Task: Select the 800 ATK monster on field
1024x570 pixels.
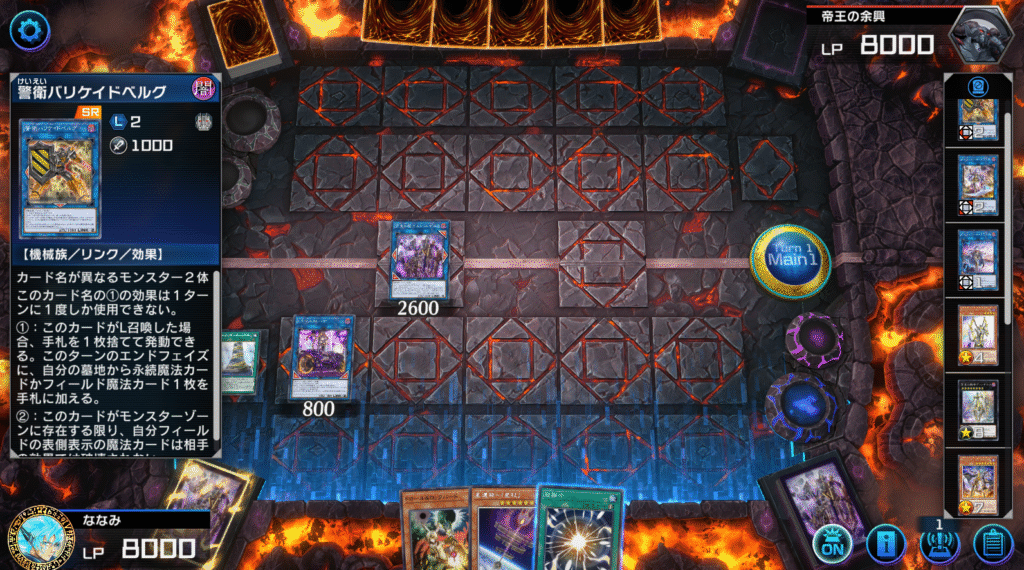Action: 322,356
